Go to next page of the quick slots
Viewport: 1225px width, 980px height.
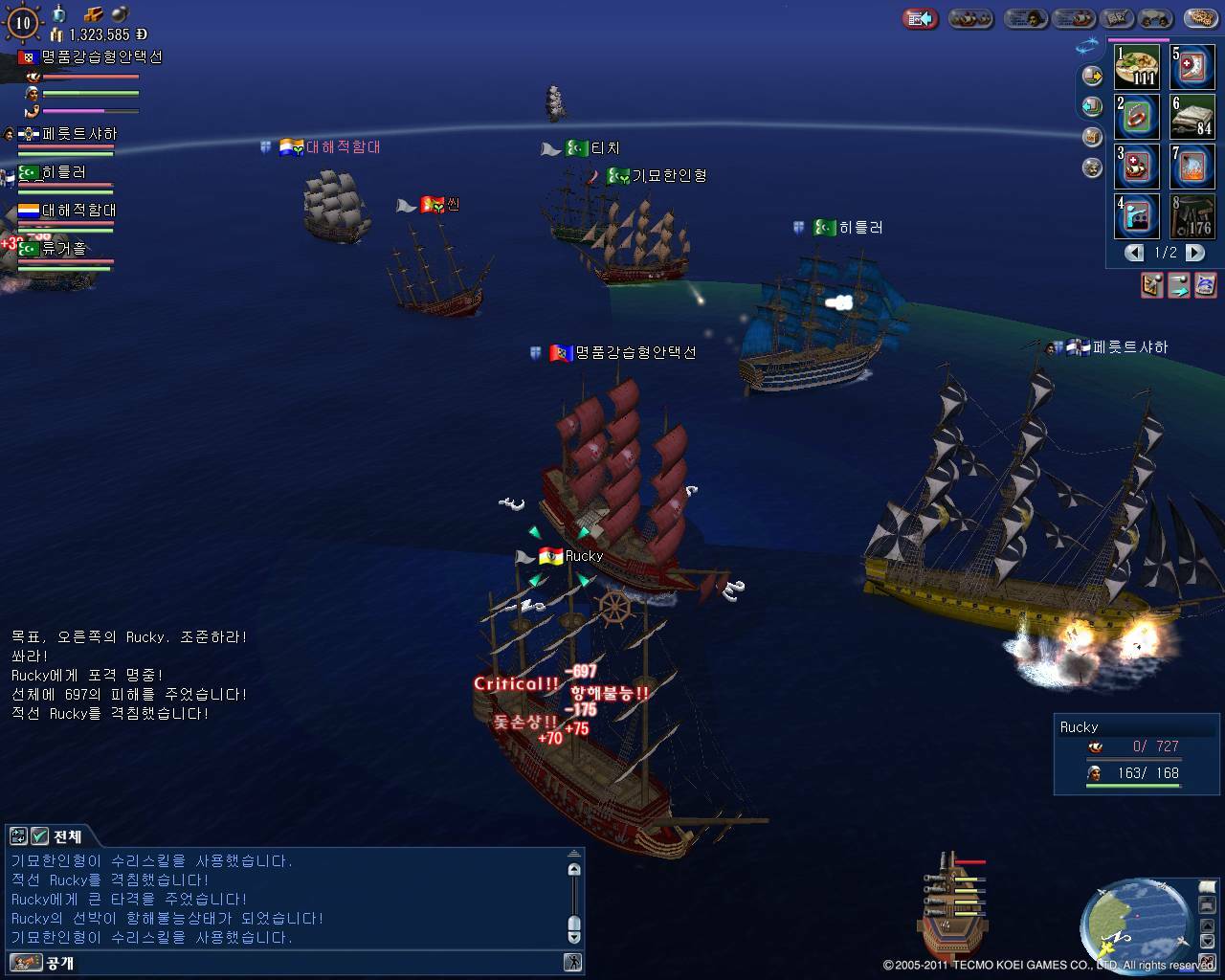pos(1195,253)
